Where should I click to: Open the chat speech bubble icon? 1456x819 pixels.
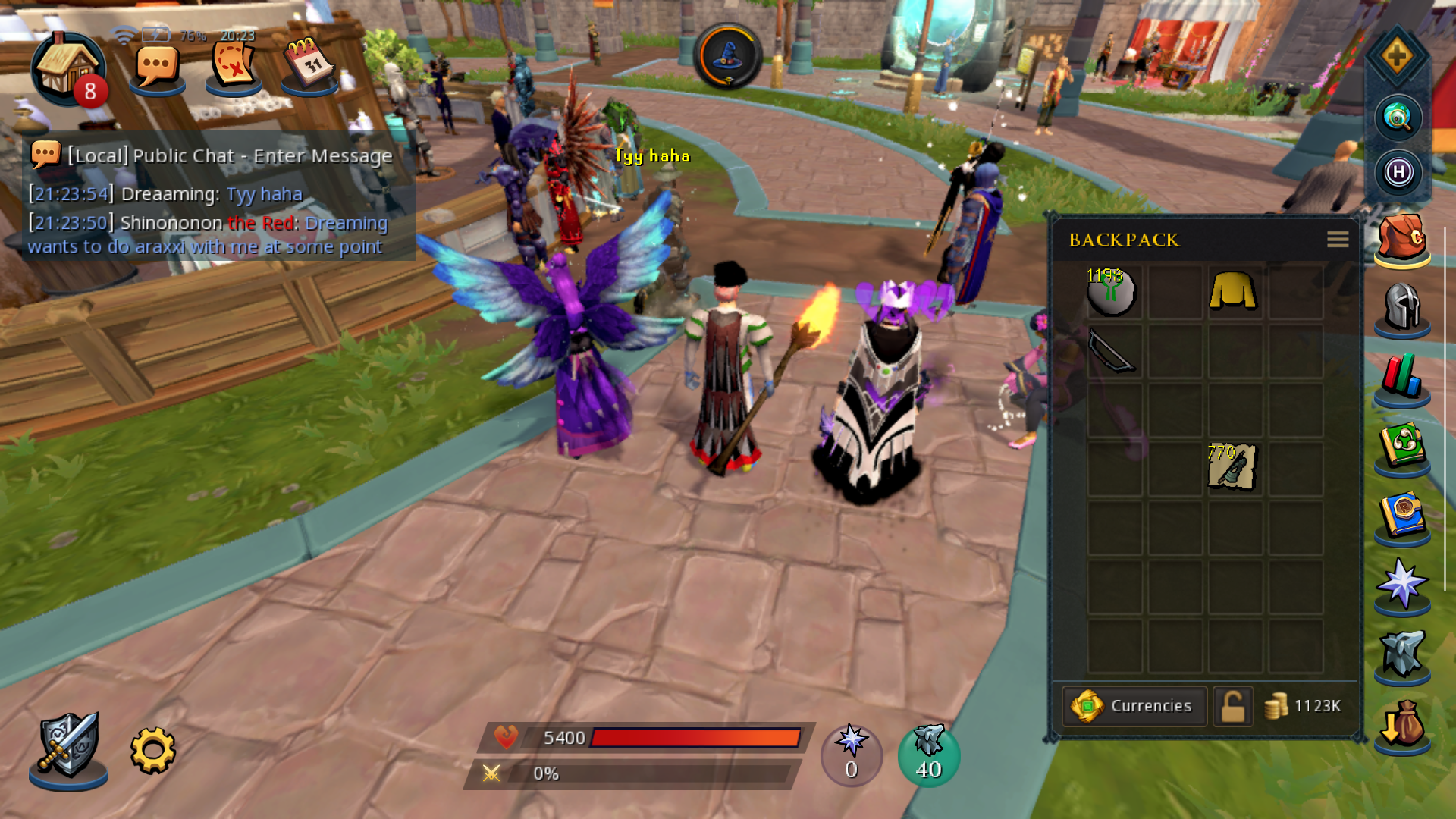click(x=157, y=68)
